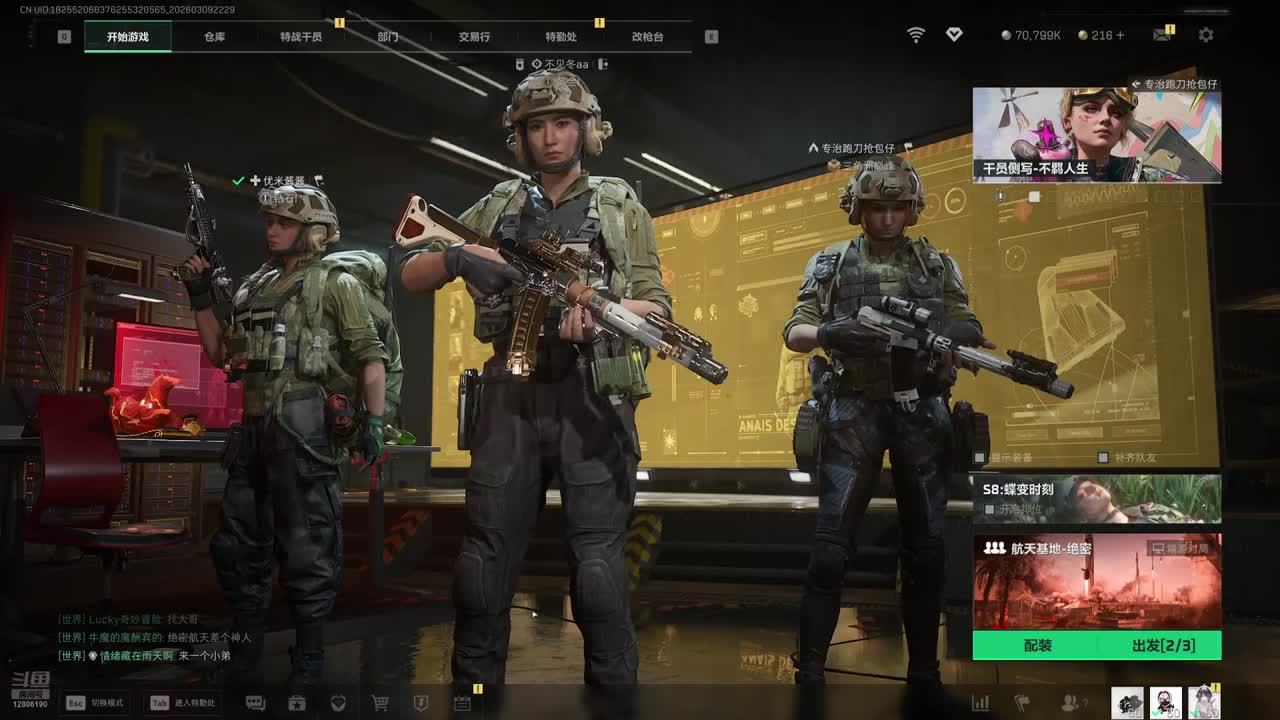Switch to the 特勤处 tab
Screen dimensions: 1280x720
tap(561, 37)
